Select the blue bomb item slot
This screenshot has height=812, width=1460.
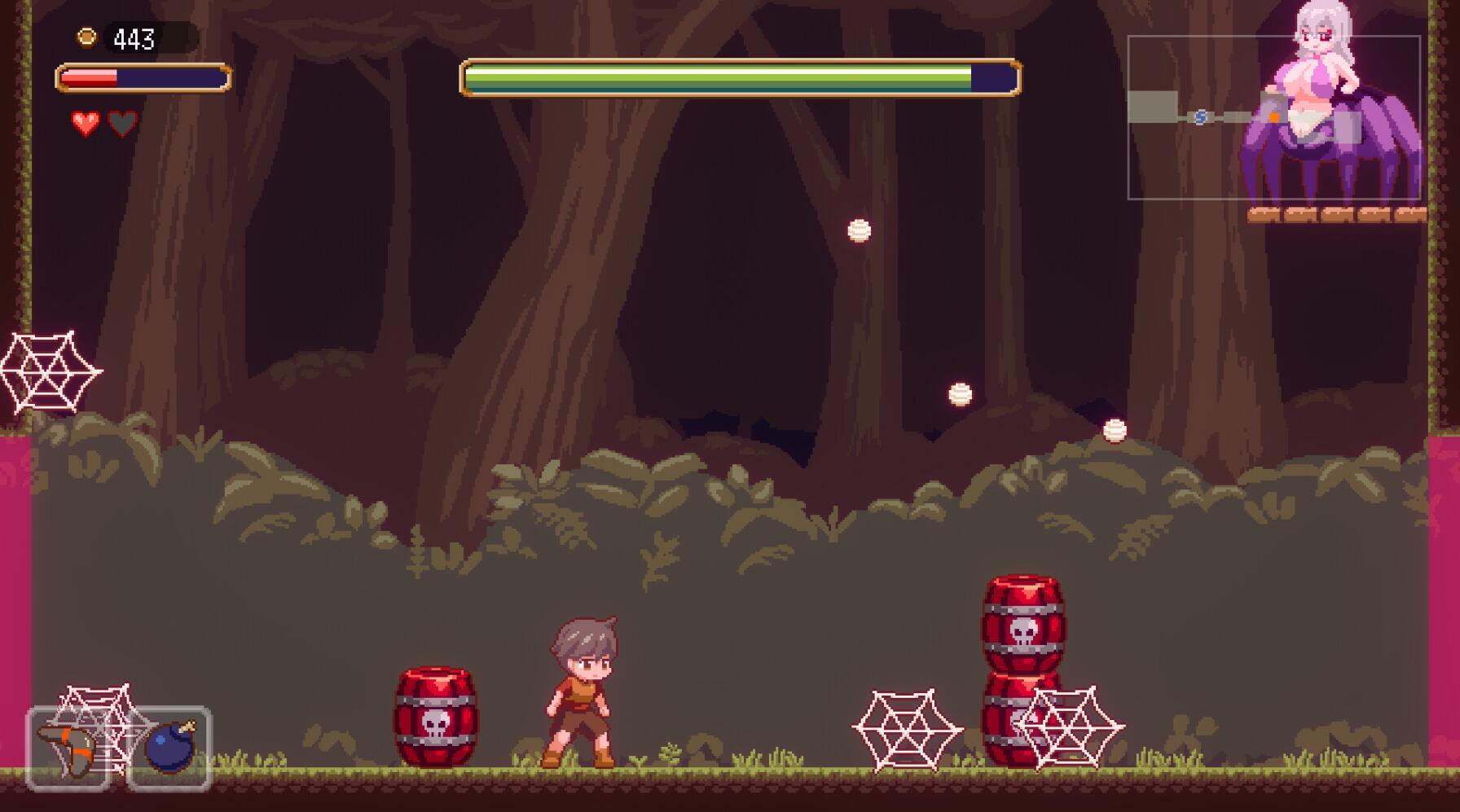169,749
